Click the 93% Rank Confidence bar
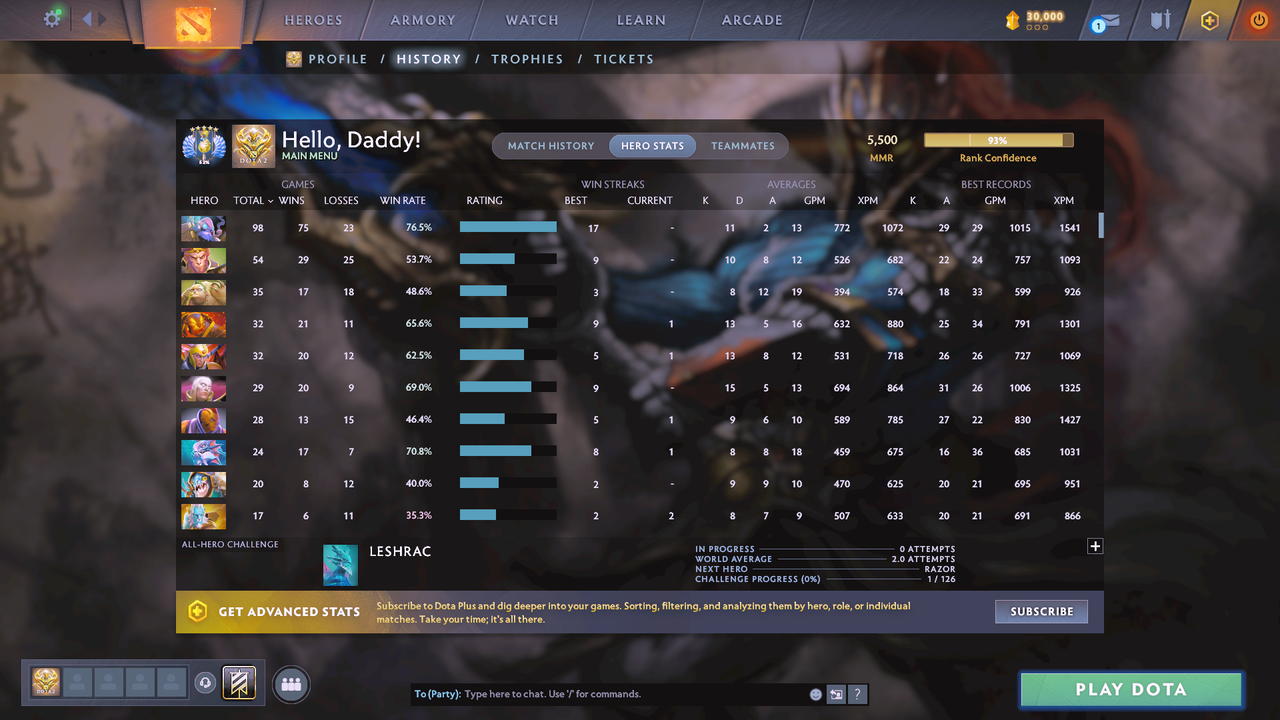 point(998,140)
